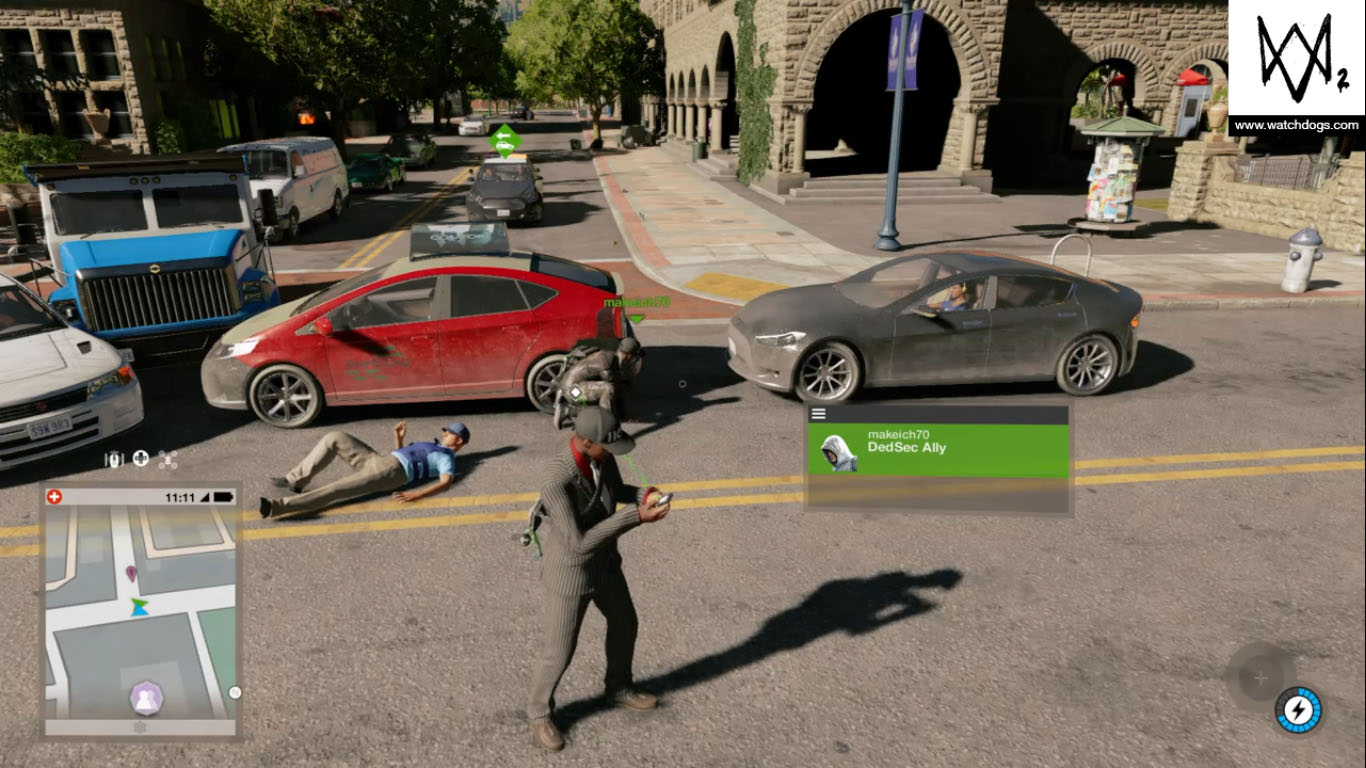
Task: Select the purple co-op players icon on minimap
Action: tap(146, 697)
